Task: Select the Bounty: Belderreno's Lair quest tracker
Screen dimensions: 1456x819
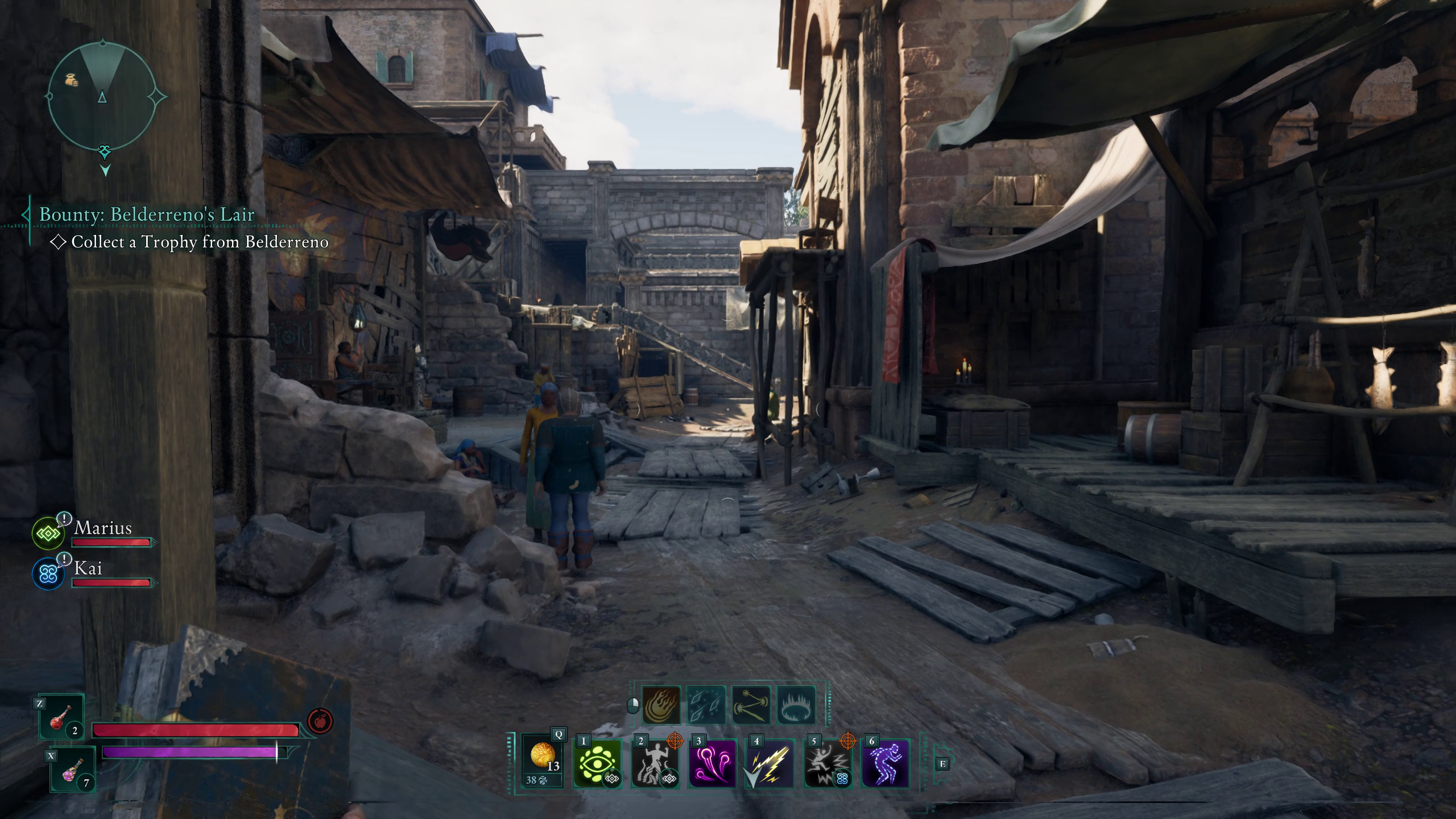Action: 147,214
